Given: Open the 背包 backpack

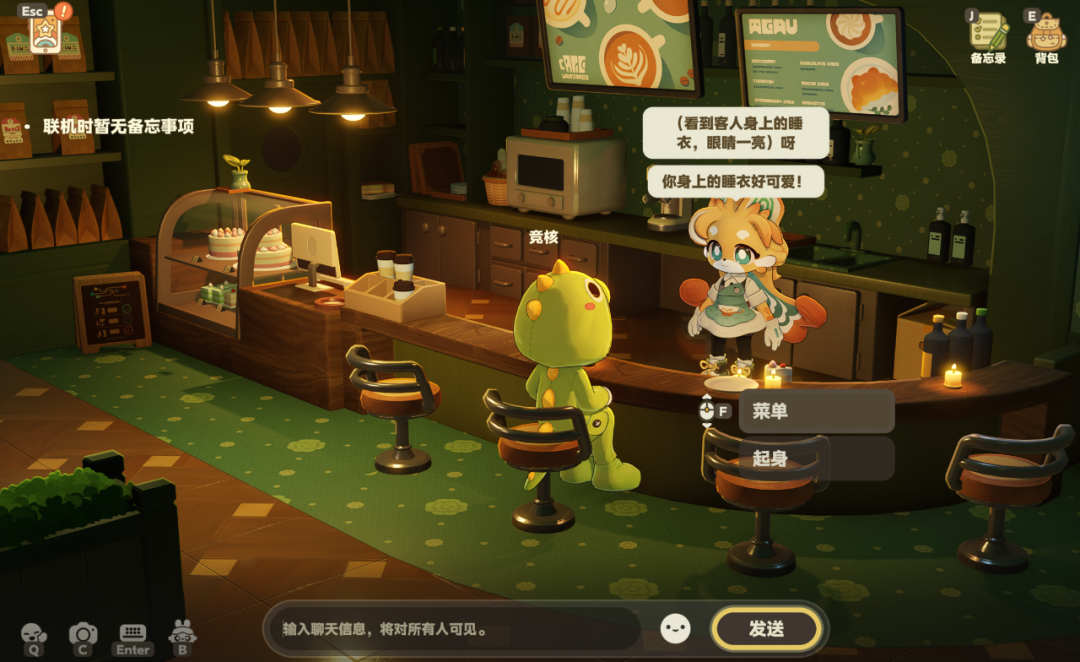Looking at the screenshot, I should click(x=1046, y=33).
